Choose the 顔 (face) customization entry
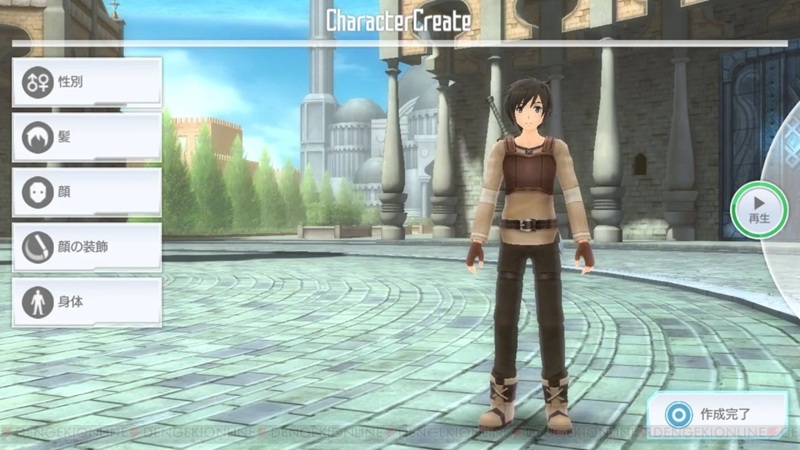Image resolution: width=800 pixels, height=450 pixels. point(86,192)
